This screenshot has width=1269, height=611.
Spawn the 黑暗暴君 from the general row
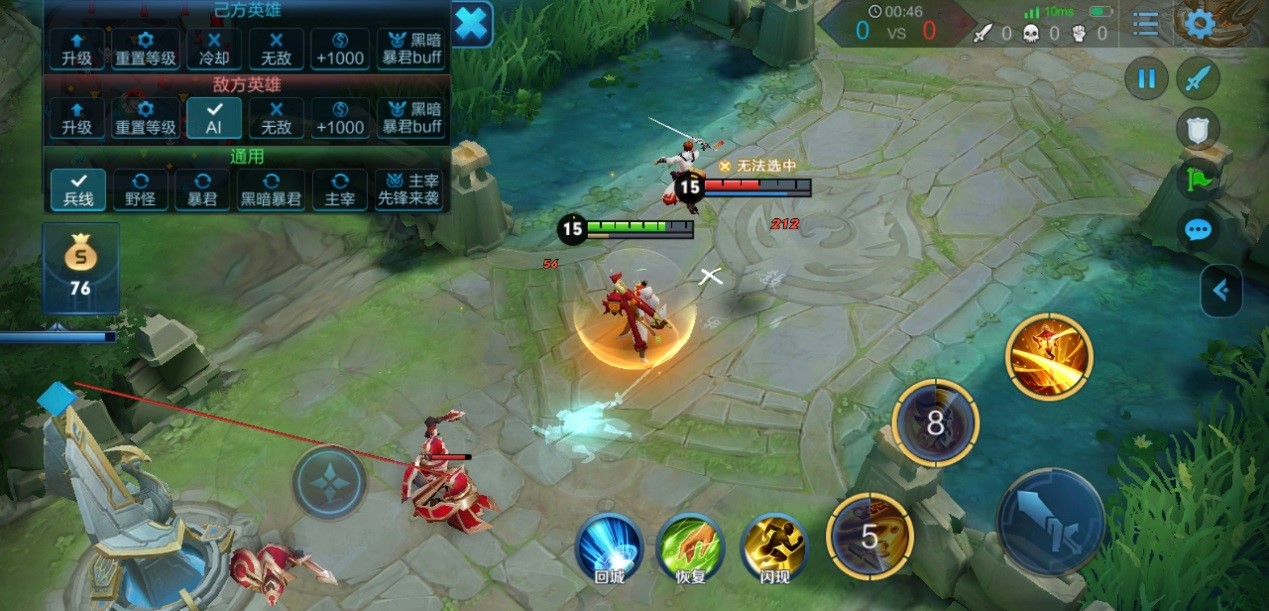click(x=270, y=190)
